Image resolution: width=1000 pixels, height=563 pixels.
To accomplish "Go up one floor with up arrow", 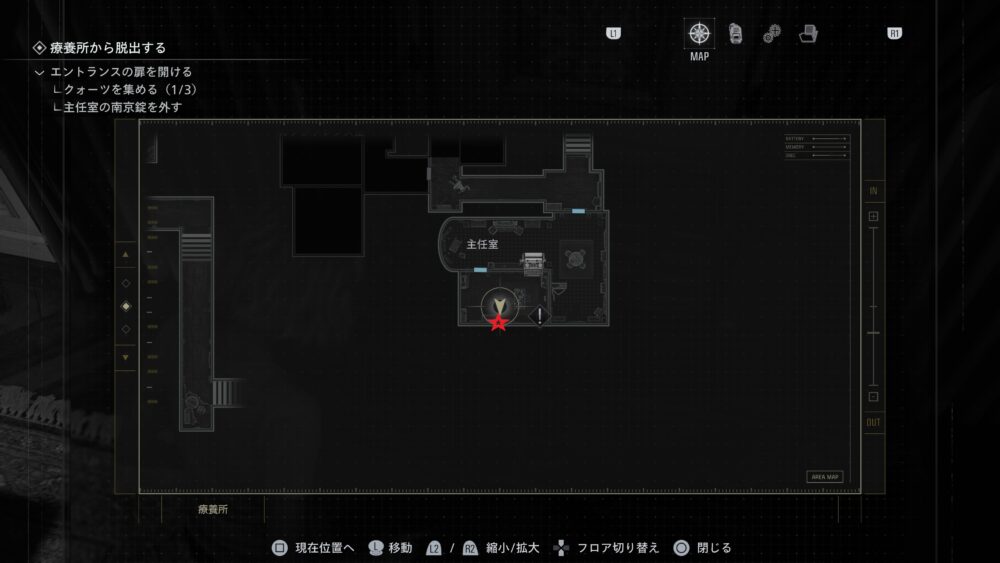I will 125,255.
